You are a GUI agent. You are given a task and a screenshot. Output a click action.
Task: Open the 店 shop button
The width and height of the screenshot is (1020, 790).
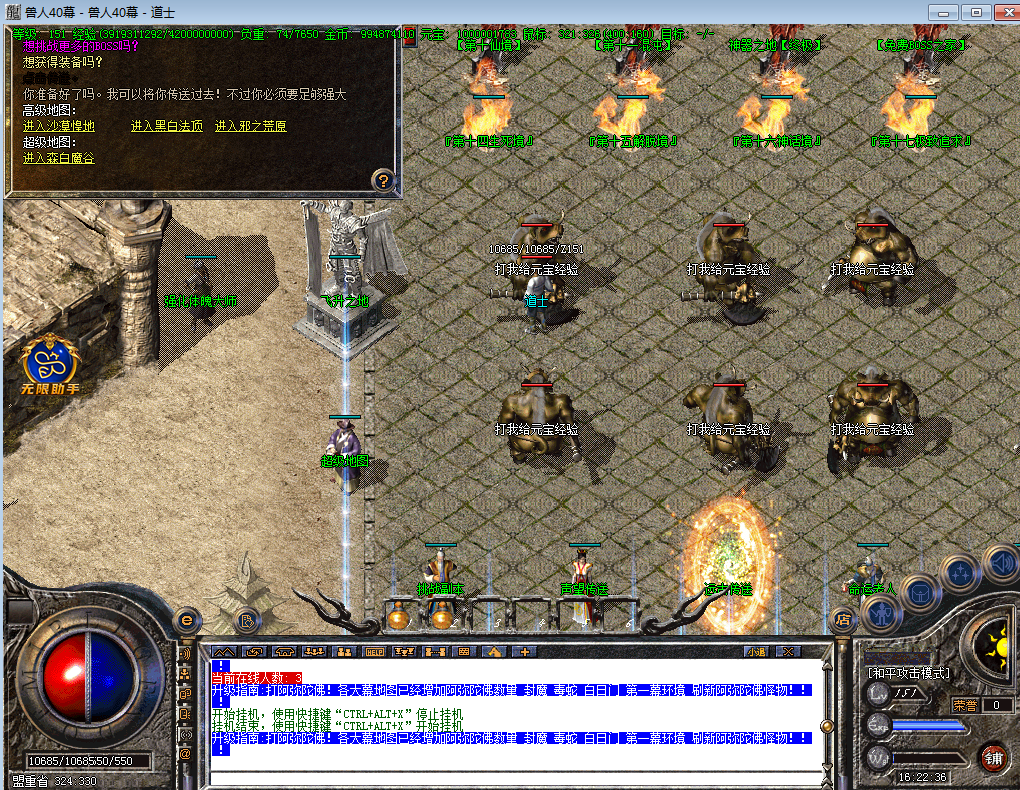[842, 621]
